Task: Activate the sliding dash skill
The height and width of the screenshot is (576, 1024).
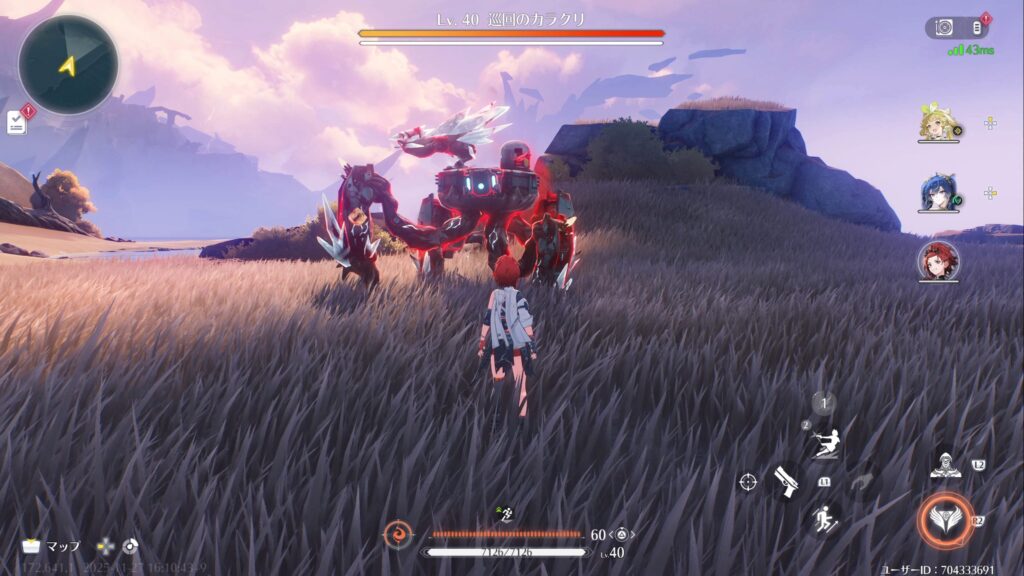Action: pyautogui.click(x=825, y=444)
